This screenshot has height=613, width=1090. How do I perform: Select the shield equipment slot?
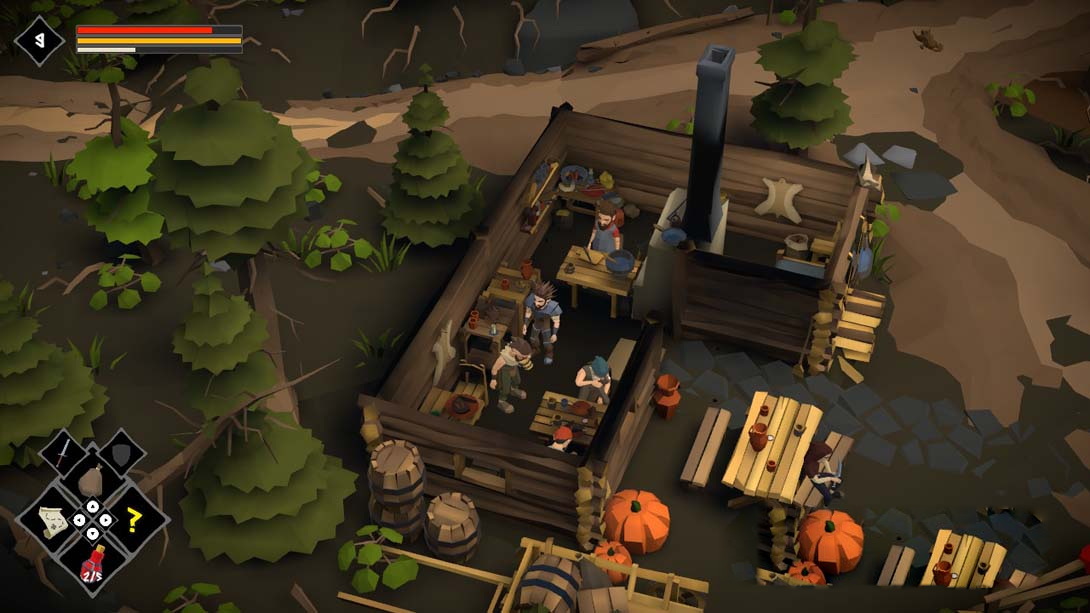click(121, 453)
